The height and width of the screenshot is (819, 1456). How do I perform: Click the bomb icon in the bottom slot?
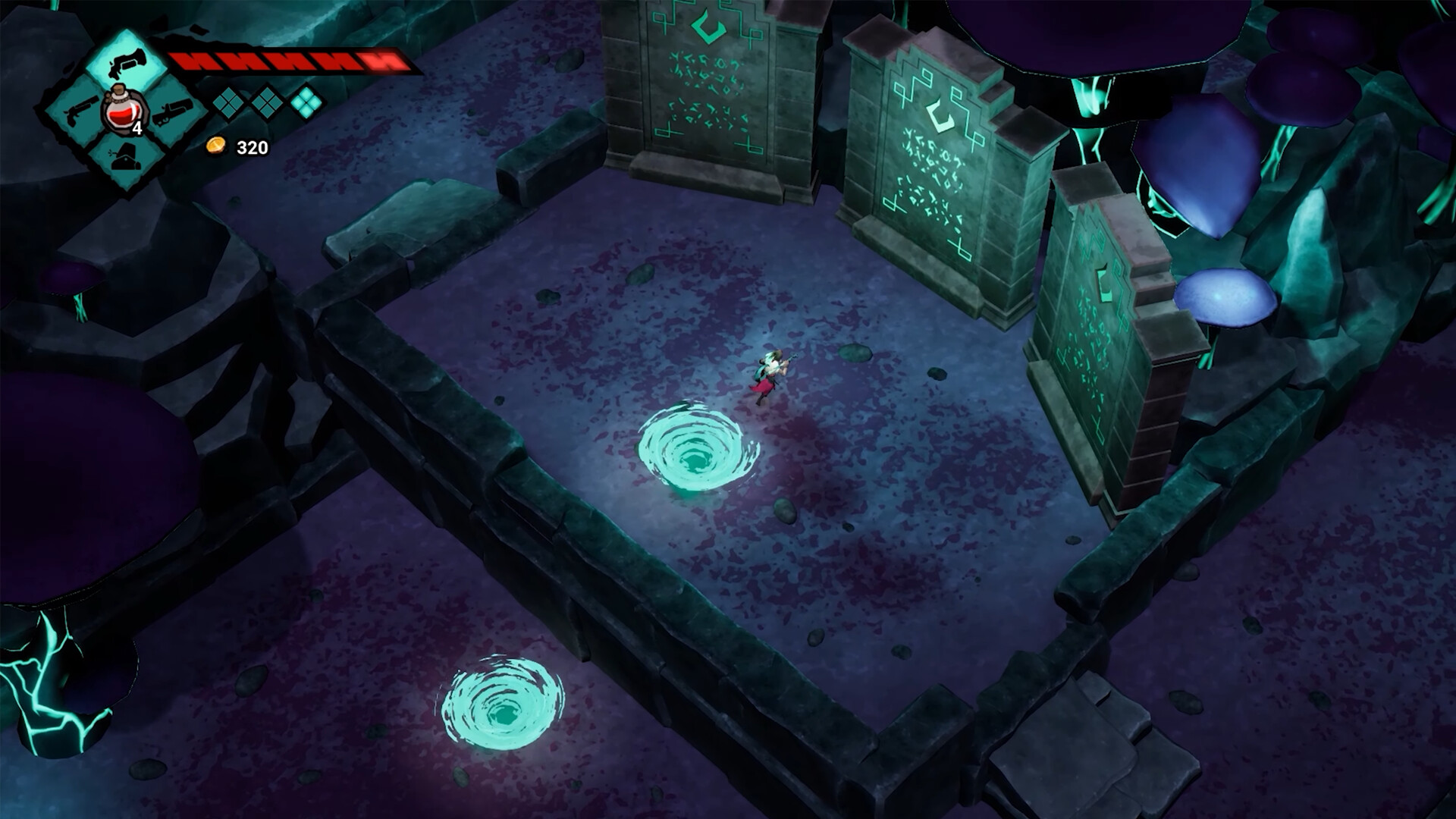click(x=125, y=155)
